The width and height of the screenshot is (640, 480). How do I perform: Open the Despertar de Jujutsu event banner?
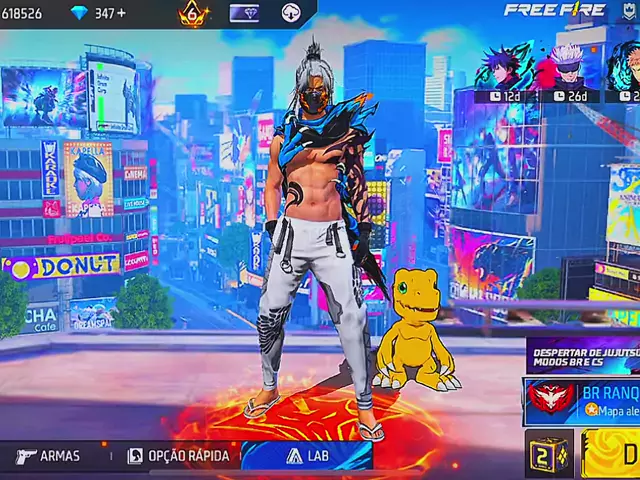(584, 355)
